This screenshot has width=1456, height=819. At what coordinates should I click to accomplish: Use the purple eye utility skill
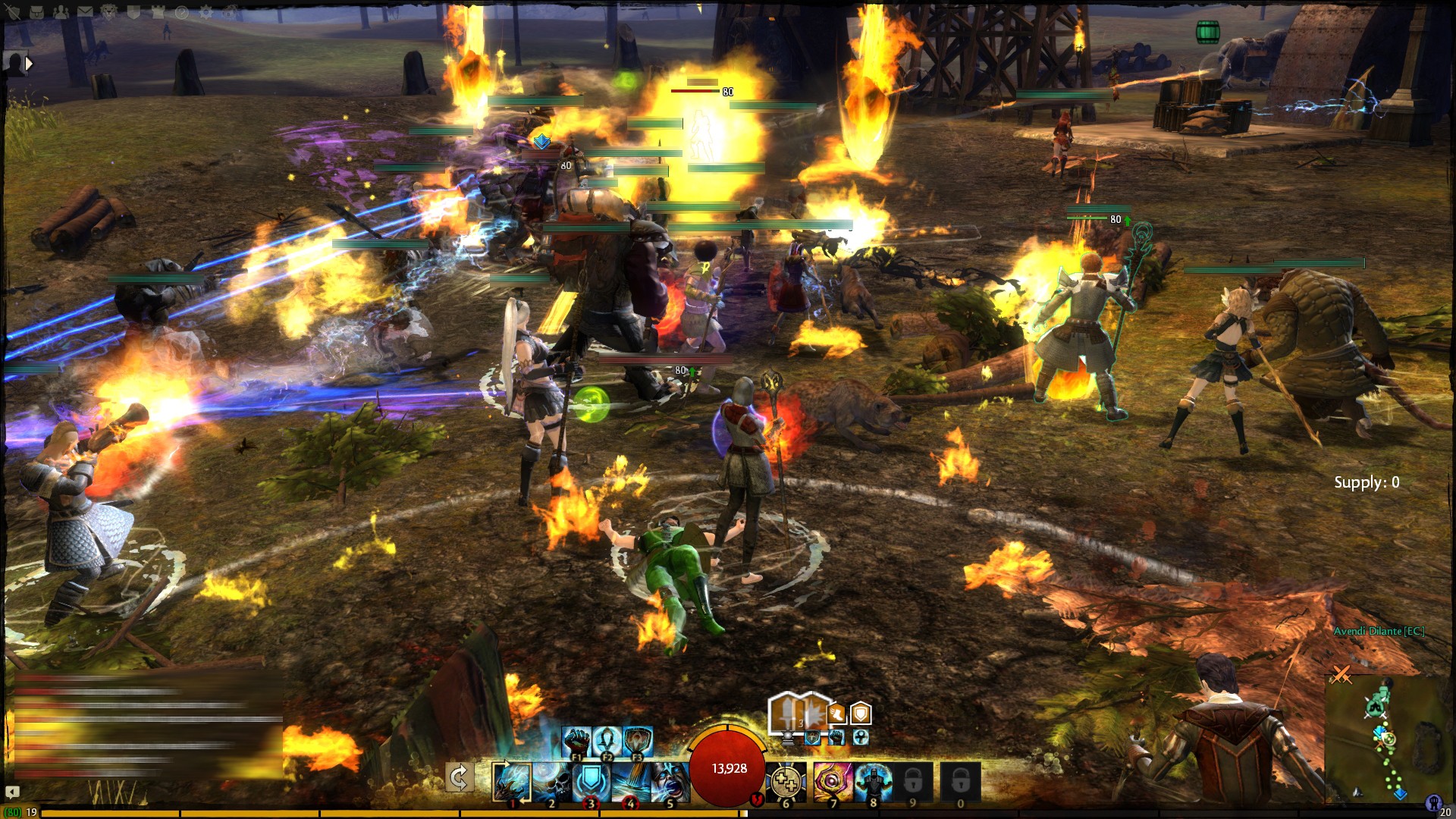[833, 781]
